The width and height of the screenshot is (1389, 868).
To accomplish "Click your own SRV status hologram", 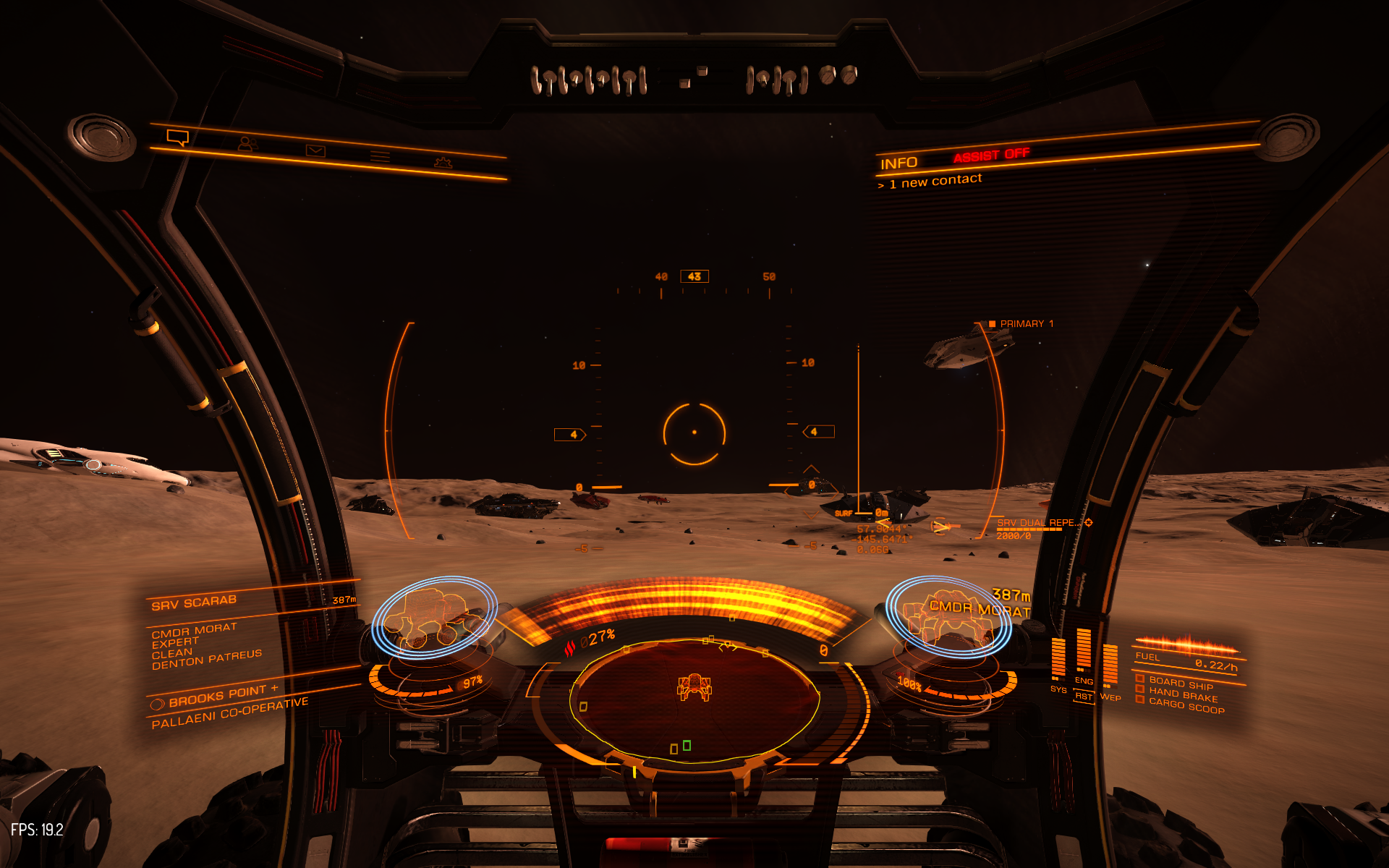I will (x=434, y=617).
